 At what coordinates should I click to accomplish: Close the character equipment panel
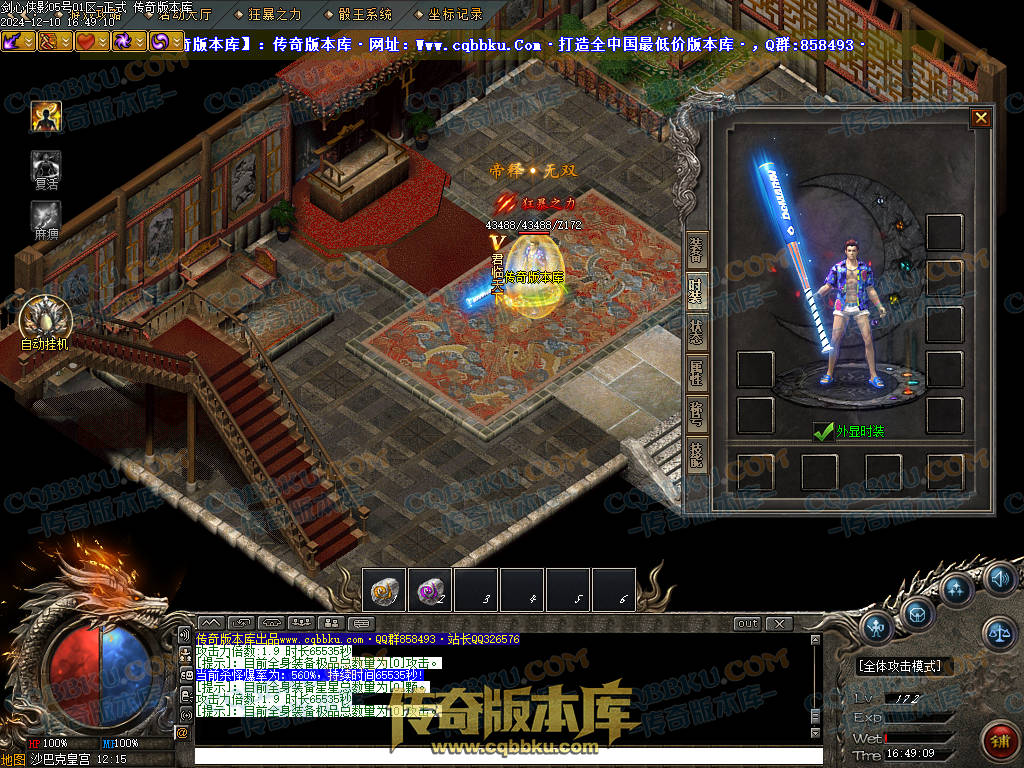tap(981, 118)
